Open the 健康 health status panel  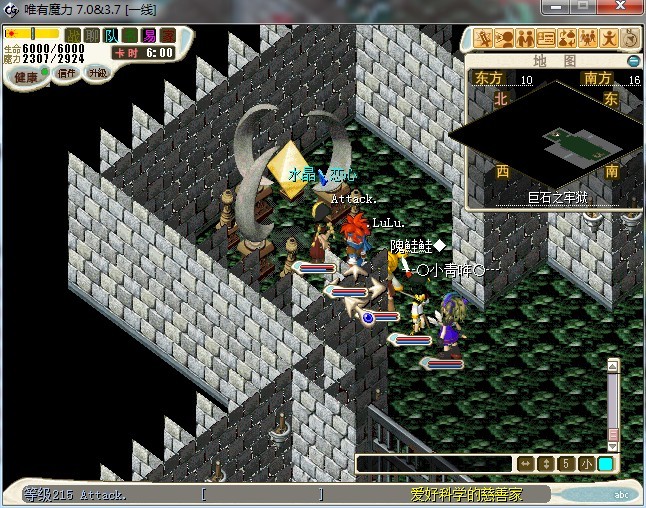tap(27, 77)
